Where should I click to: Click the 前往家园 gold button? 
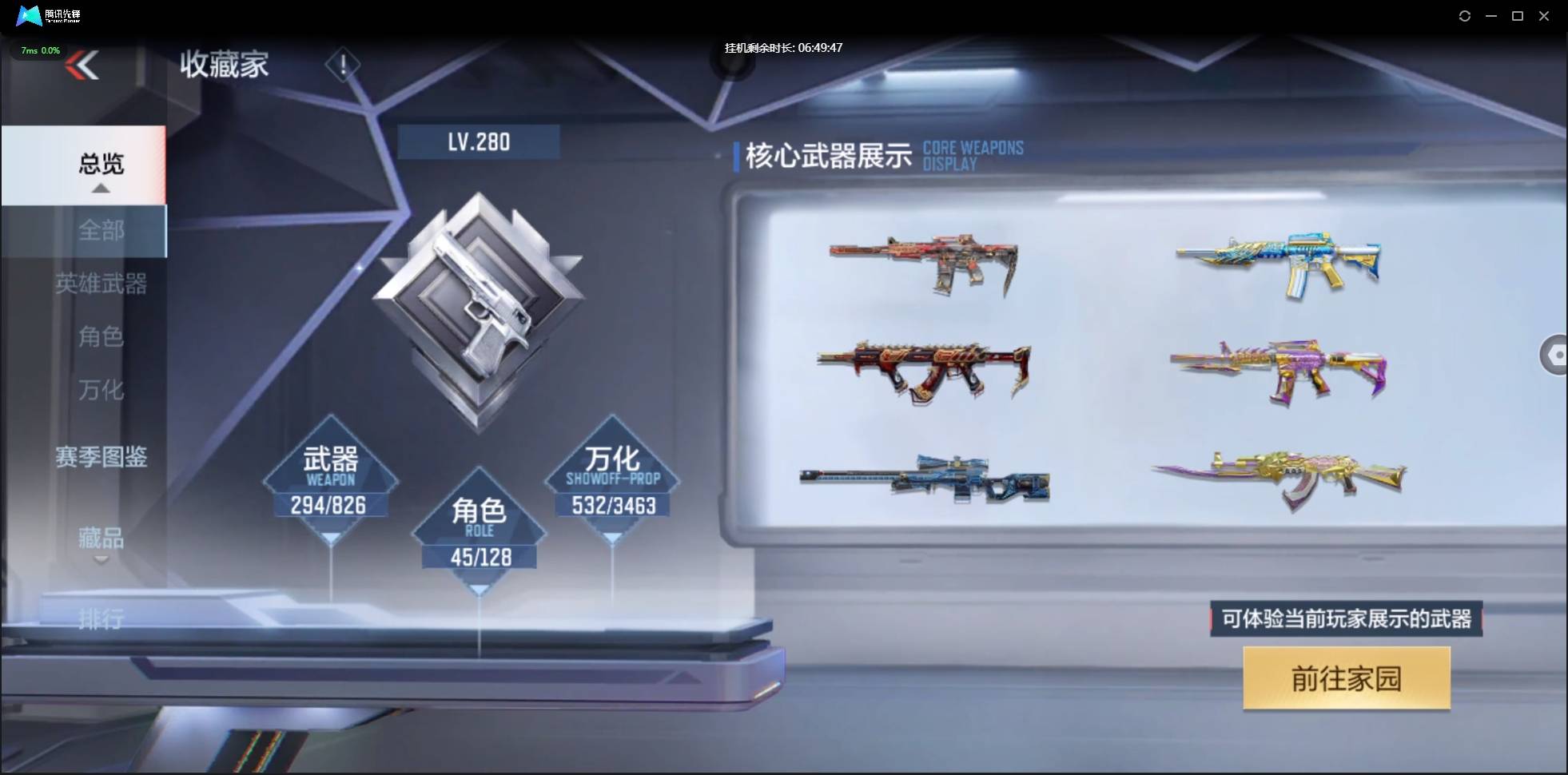click(1346, 678)
